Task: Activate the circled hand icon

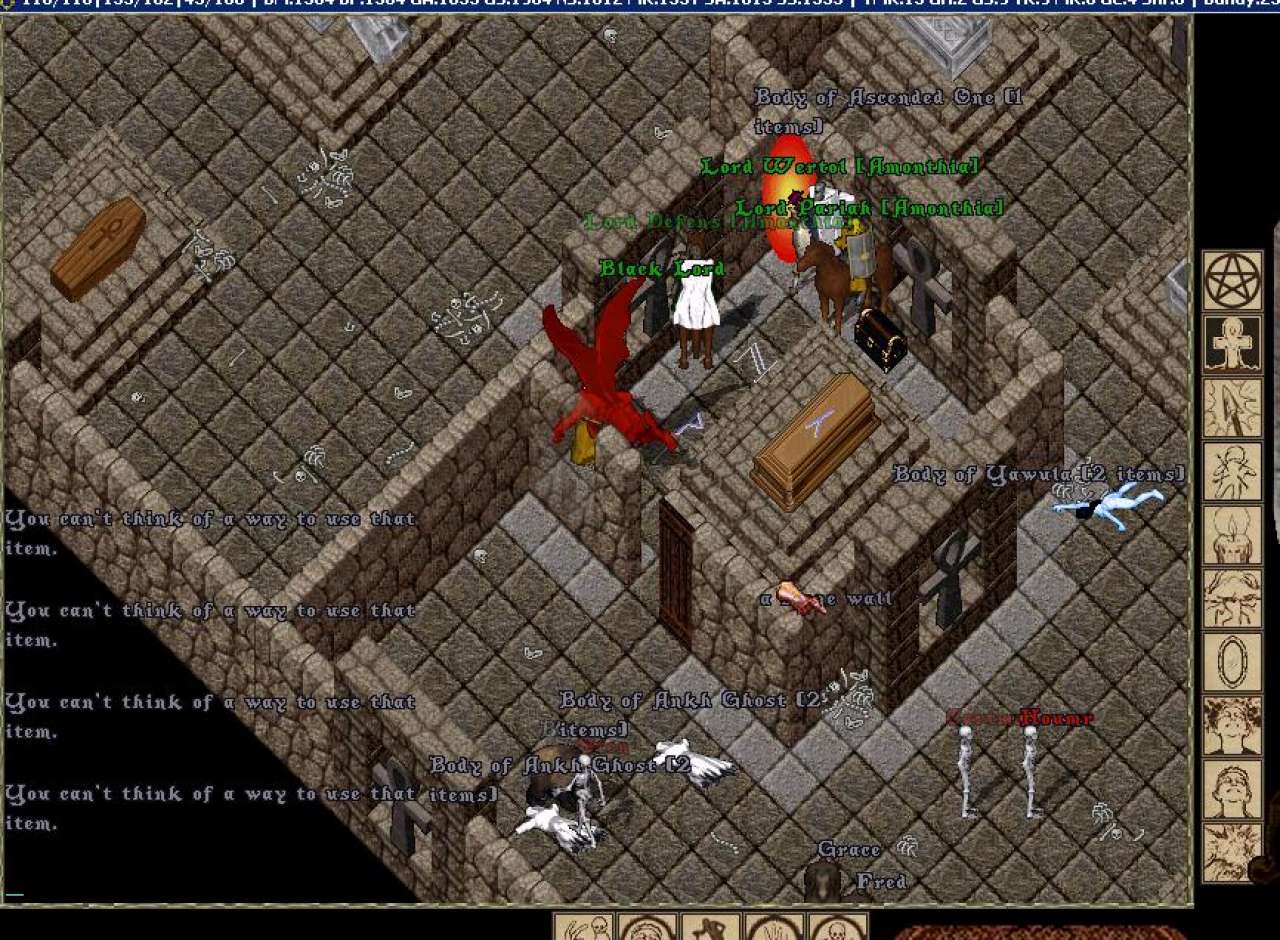Action: pos(775,928)
